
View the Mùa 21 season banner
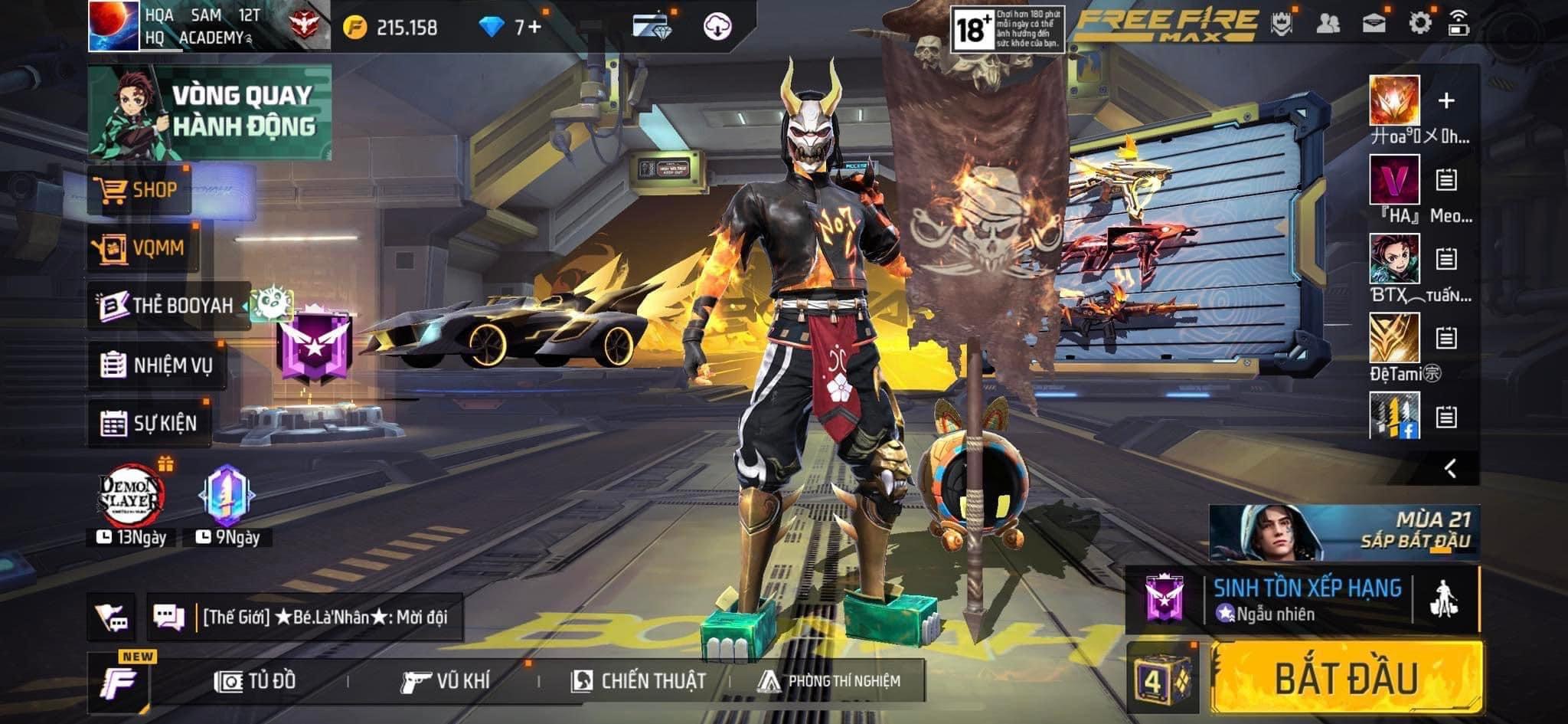click(1344, 532)
